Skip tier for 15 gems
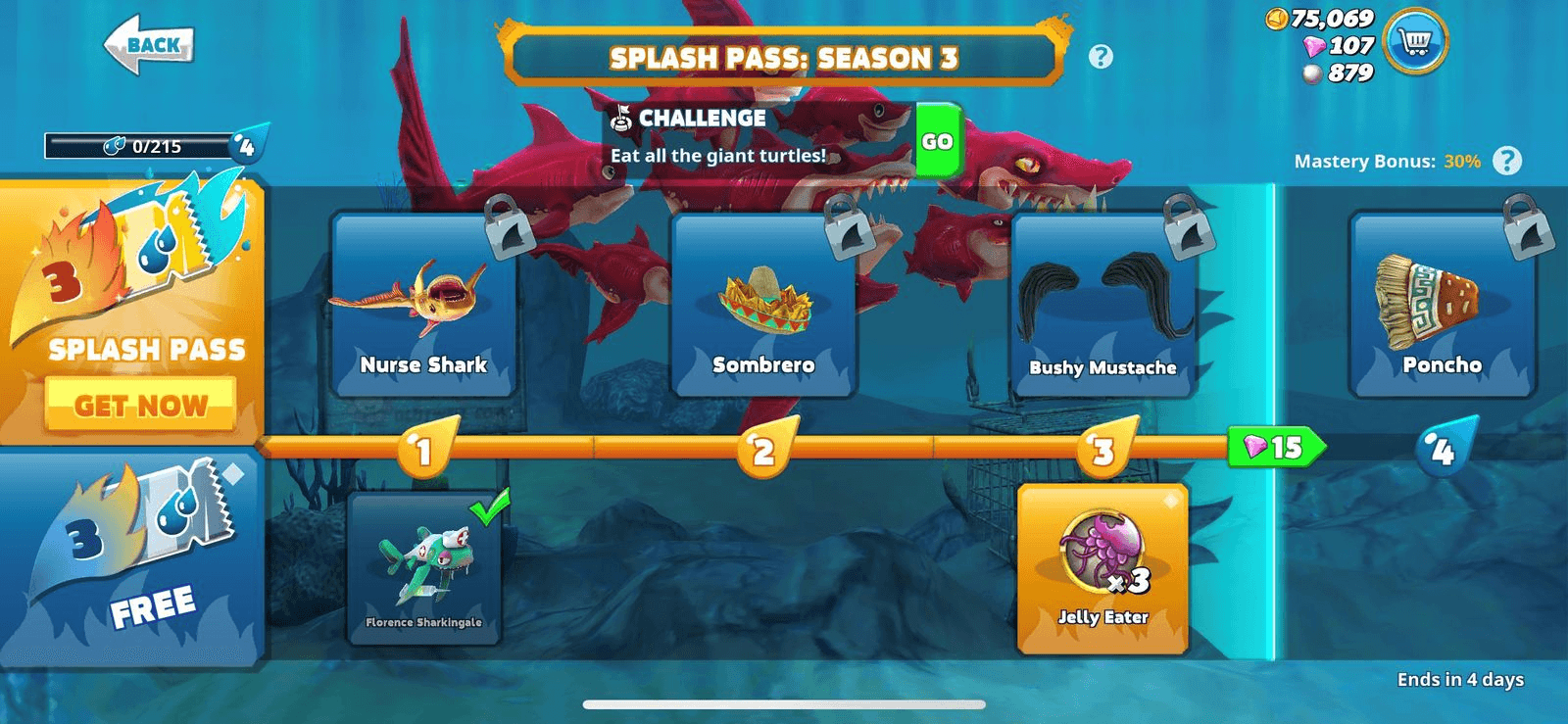Screen dimensions: 1568x724 pyautogui.click(x=1275, y=448)
